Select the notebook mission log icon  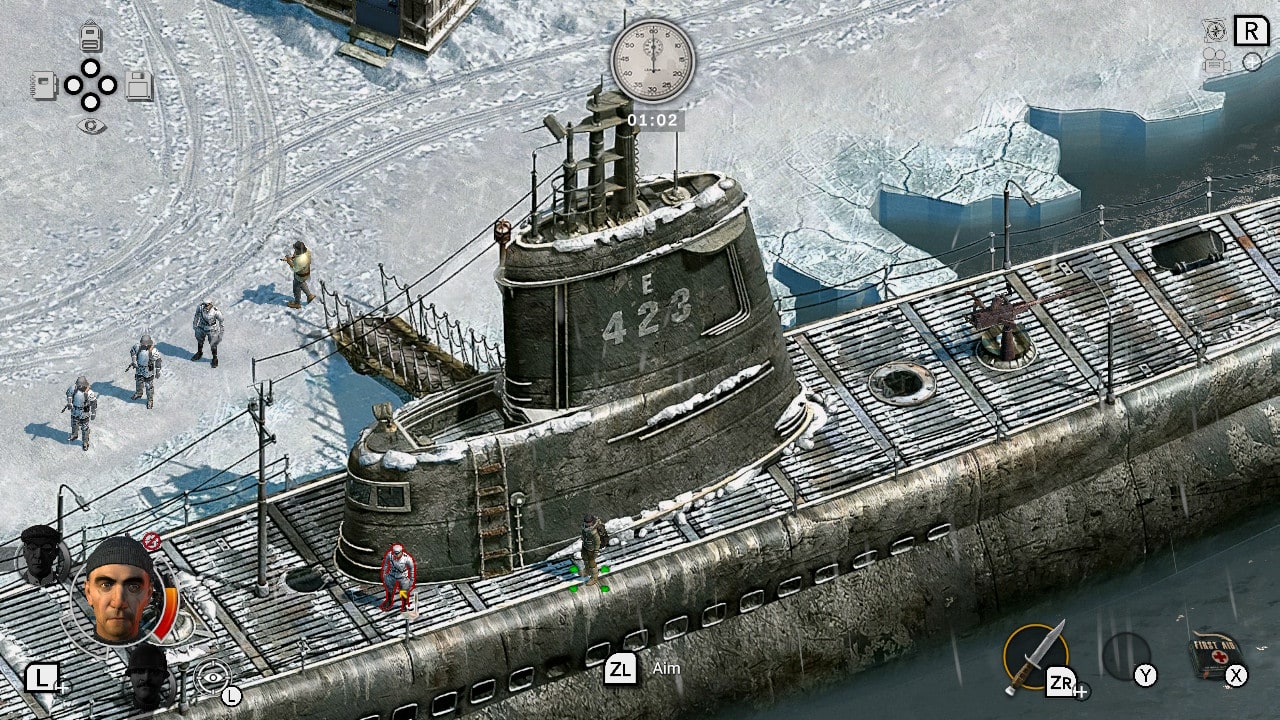coord(45,86)
